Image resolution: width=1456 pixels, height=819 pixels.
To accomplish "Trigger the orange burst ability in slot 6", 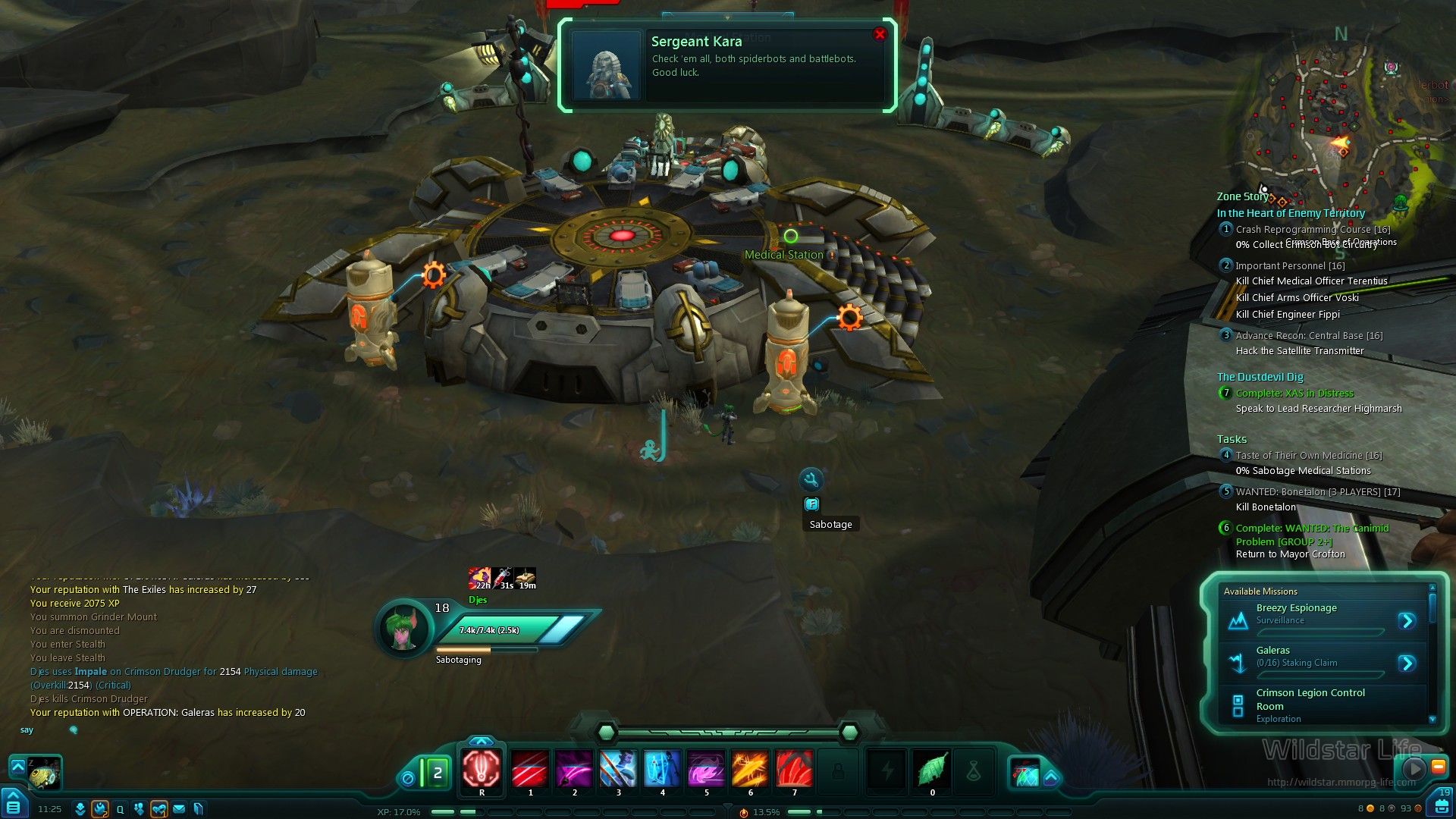I will coord(750,770).
